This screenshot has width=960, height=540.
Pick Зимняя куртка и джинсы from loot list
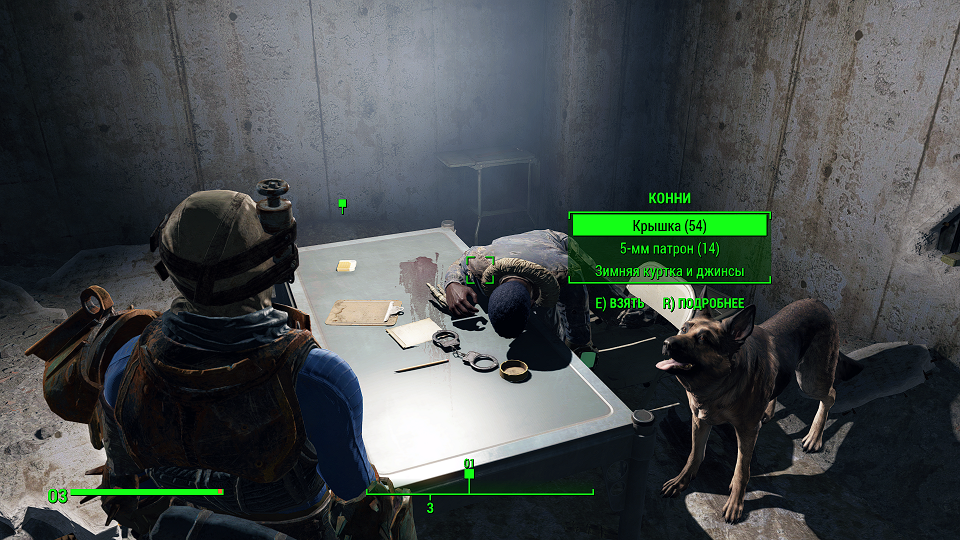pos(669,271)
